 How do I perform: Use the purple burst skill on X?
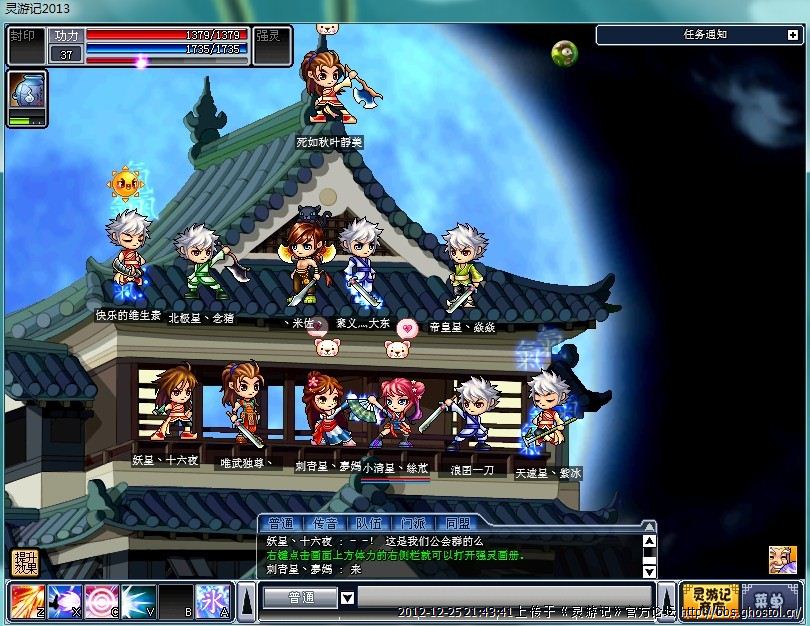64,600
